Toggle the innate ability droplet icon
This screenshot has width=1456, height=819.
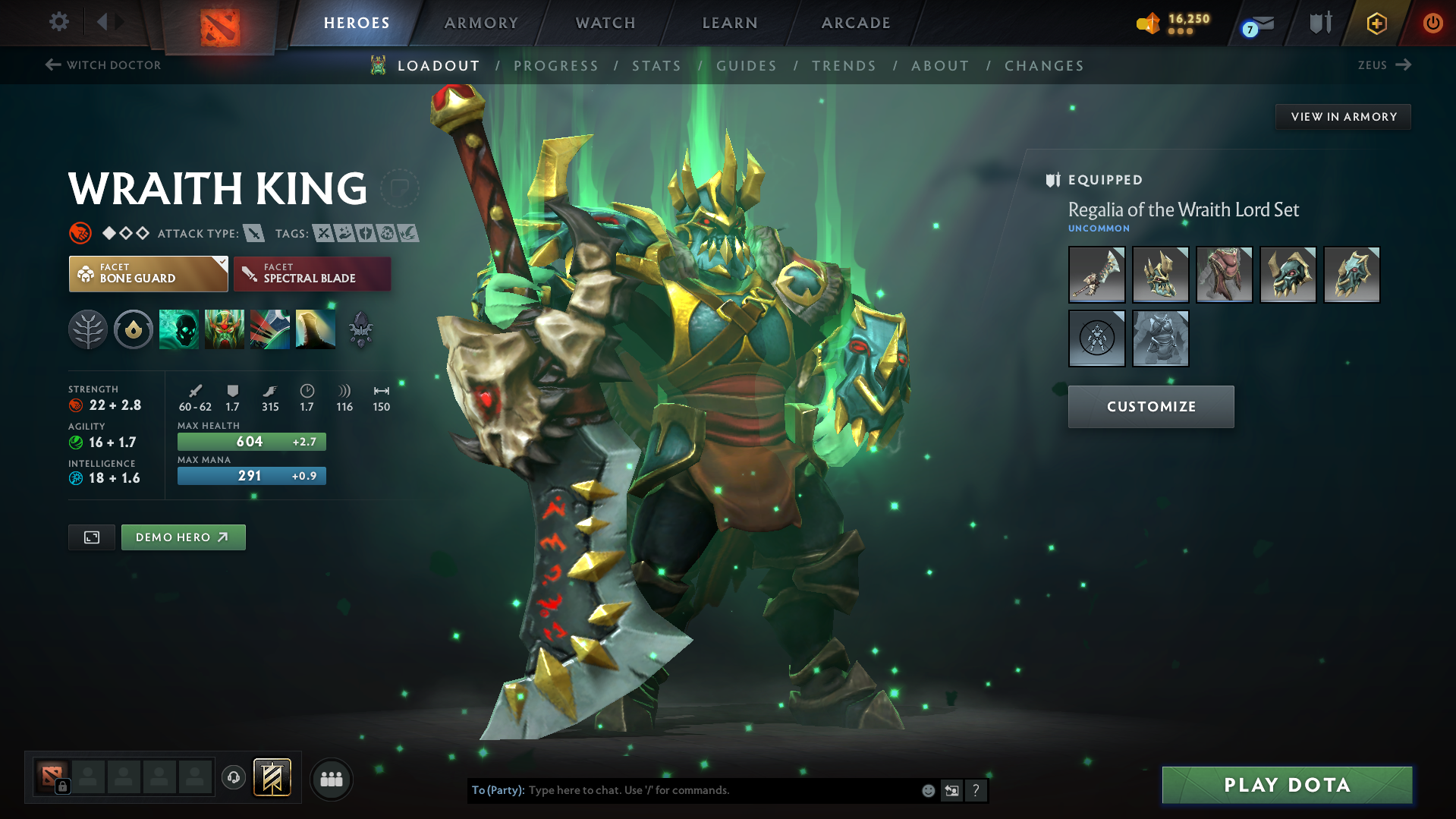134,329
